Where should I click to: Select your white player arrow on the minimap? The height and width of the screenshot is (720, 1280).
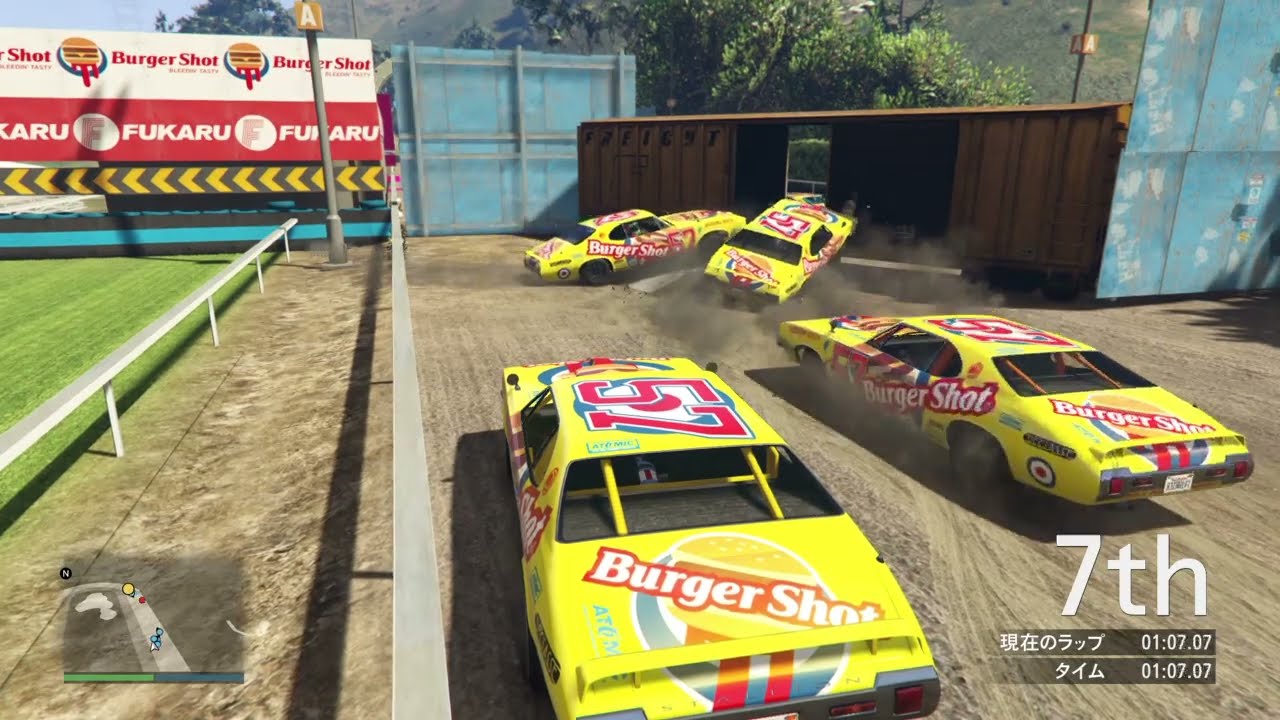tap(153, 648)
